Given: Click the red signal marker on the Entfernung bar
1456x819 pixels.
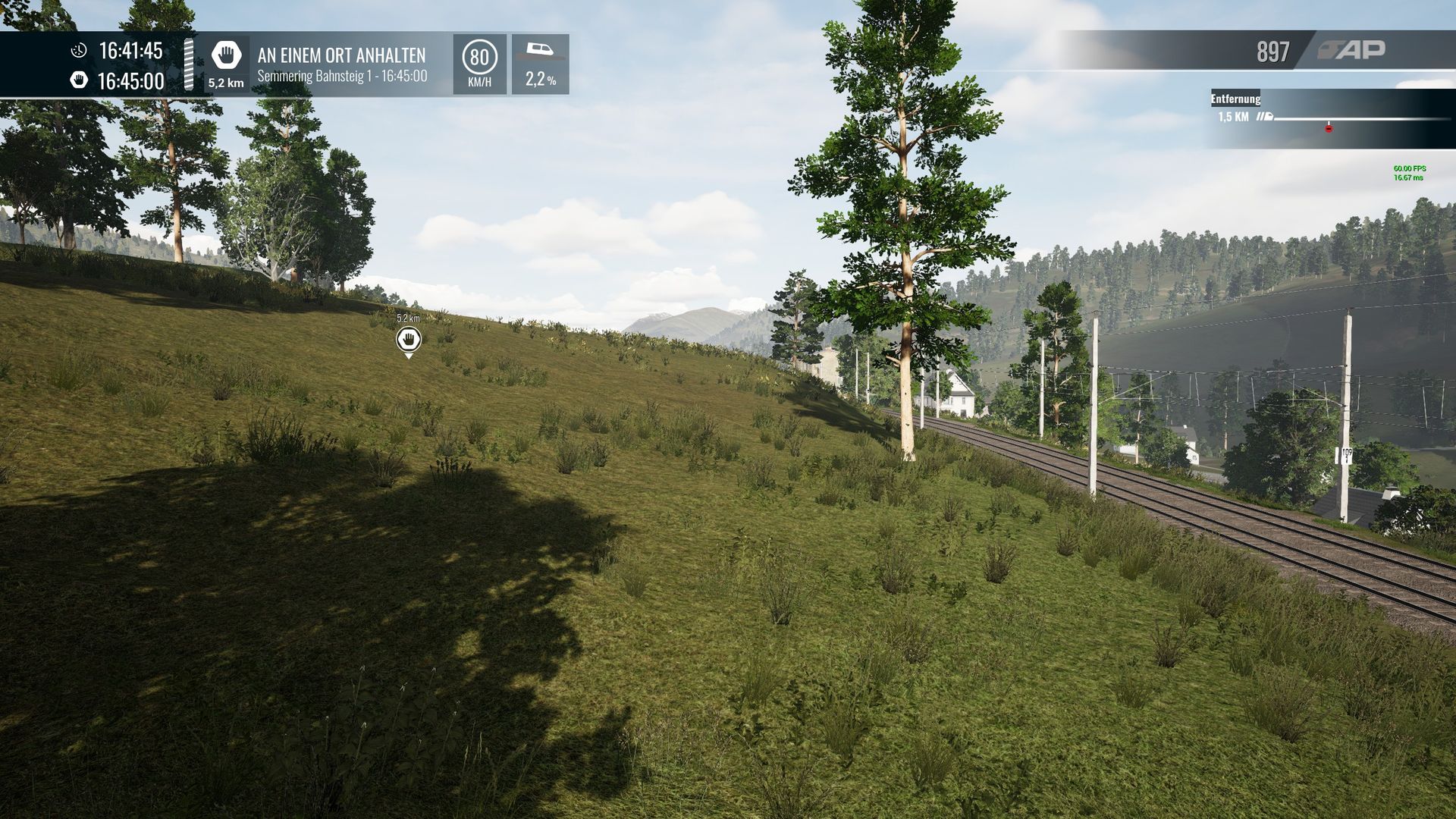Looking at the screenshot, I should point(1329,128).
